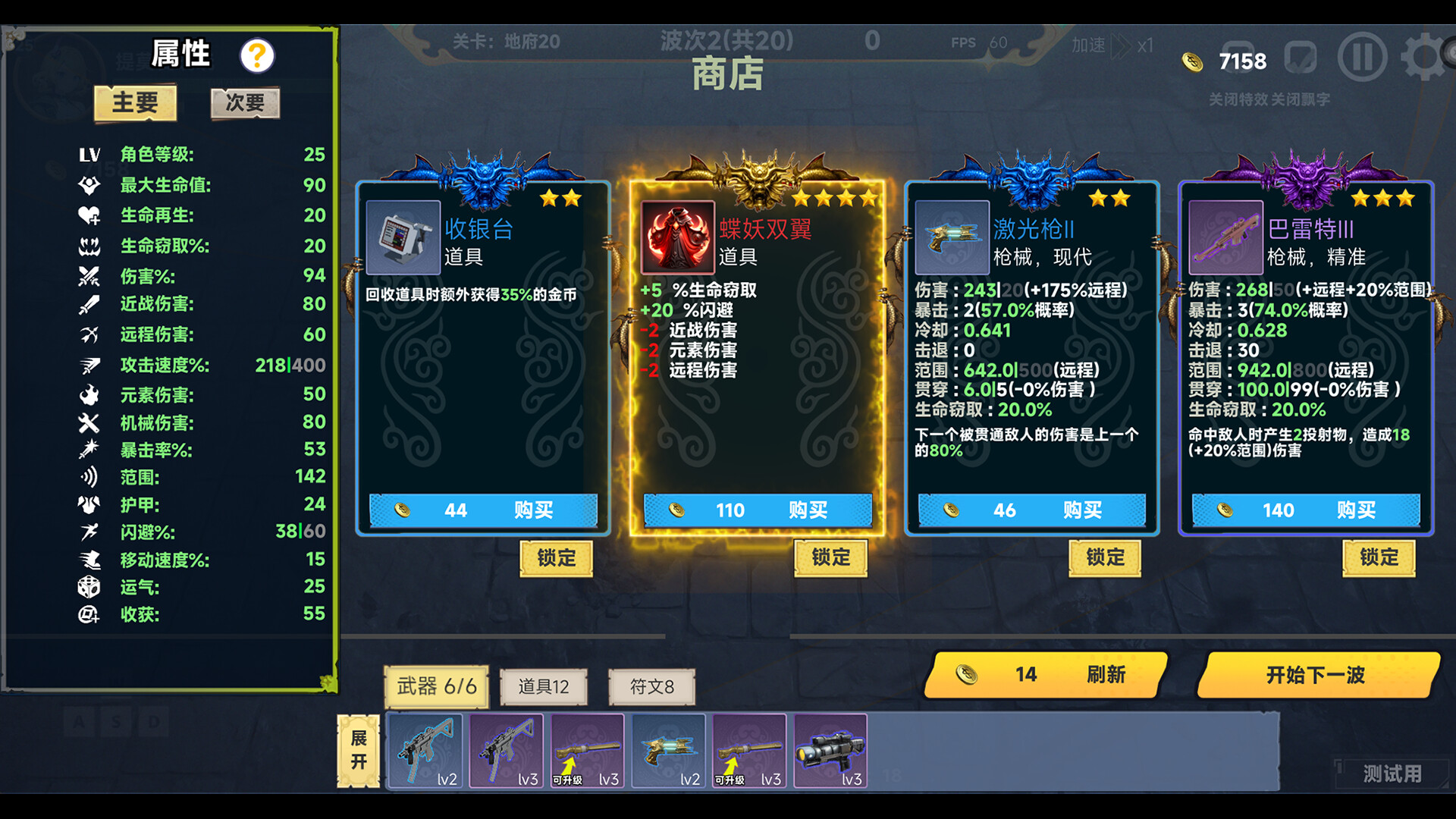Toggle 锁定 lock on the 蝶妖双翼 card
Image resolution: width=1456 pixels, height=819 pixels.
[830, 557]
